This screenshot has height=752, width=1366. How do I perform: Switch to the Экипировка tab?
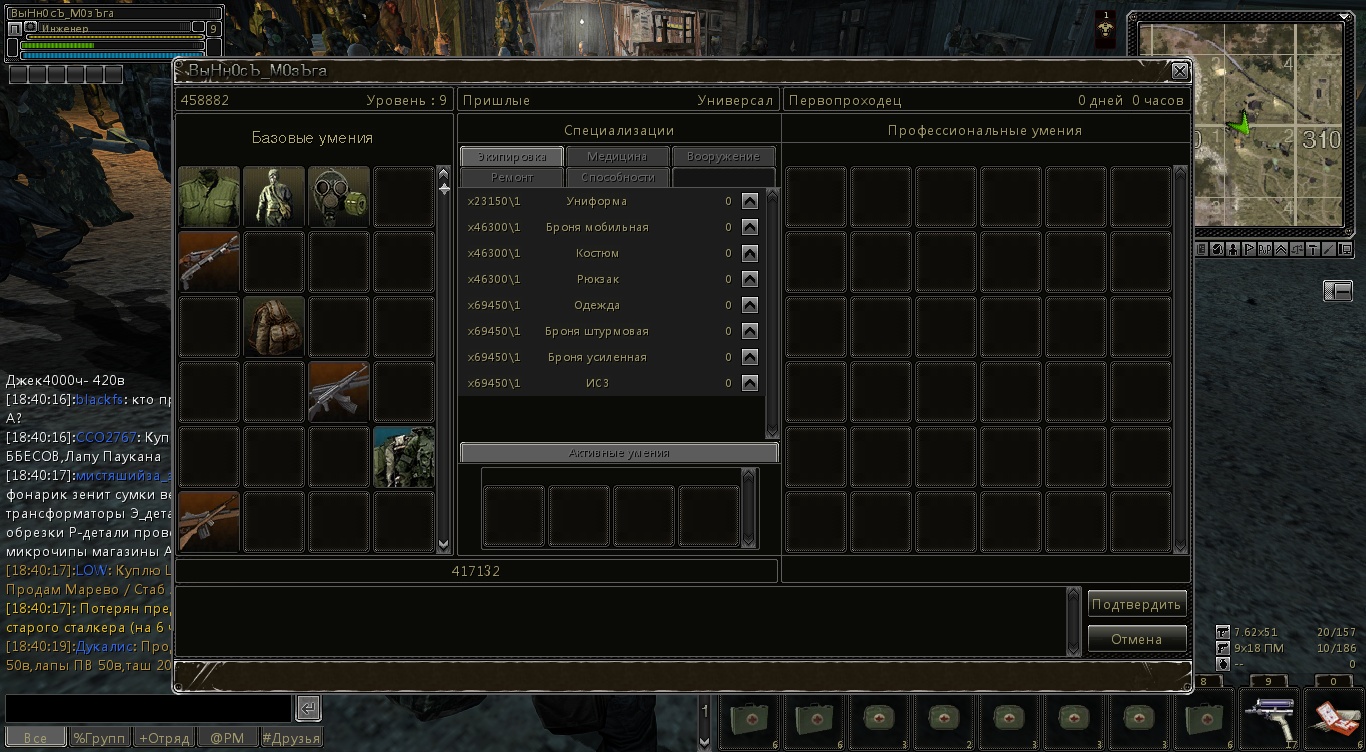tap(512, 157)
